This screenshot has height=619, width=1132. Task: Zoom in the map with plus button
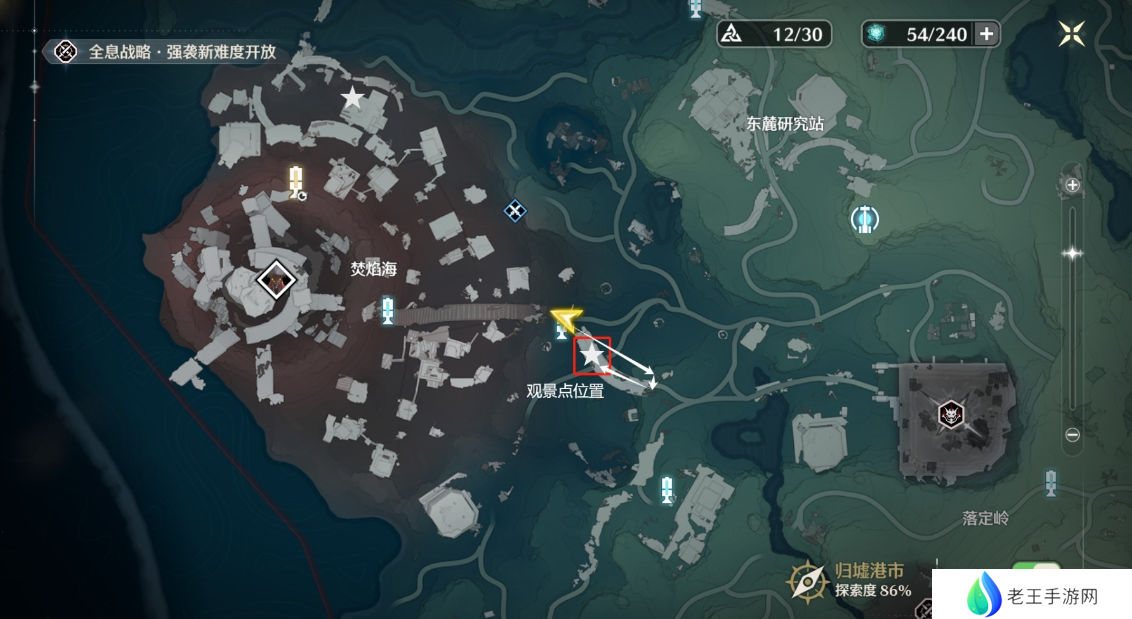pyautogui.click(x=1073, y=185)
